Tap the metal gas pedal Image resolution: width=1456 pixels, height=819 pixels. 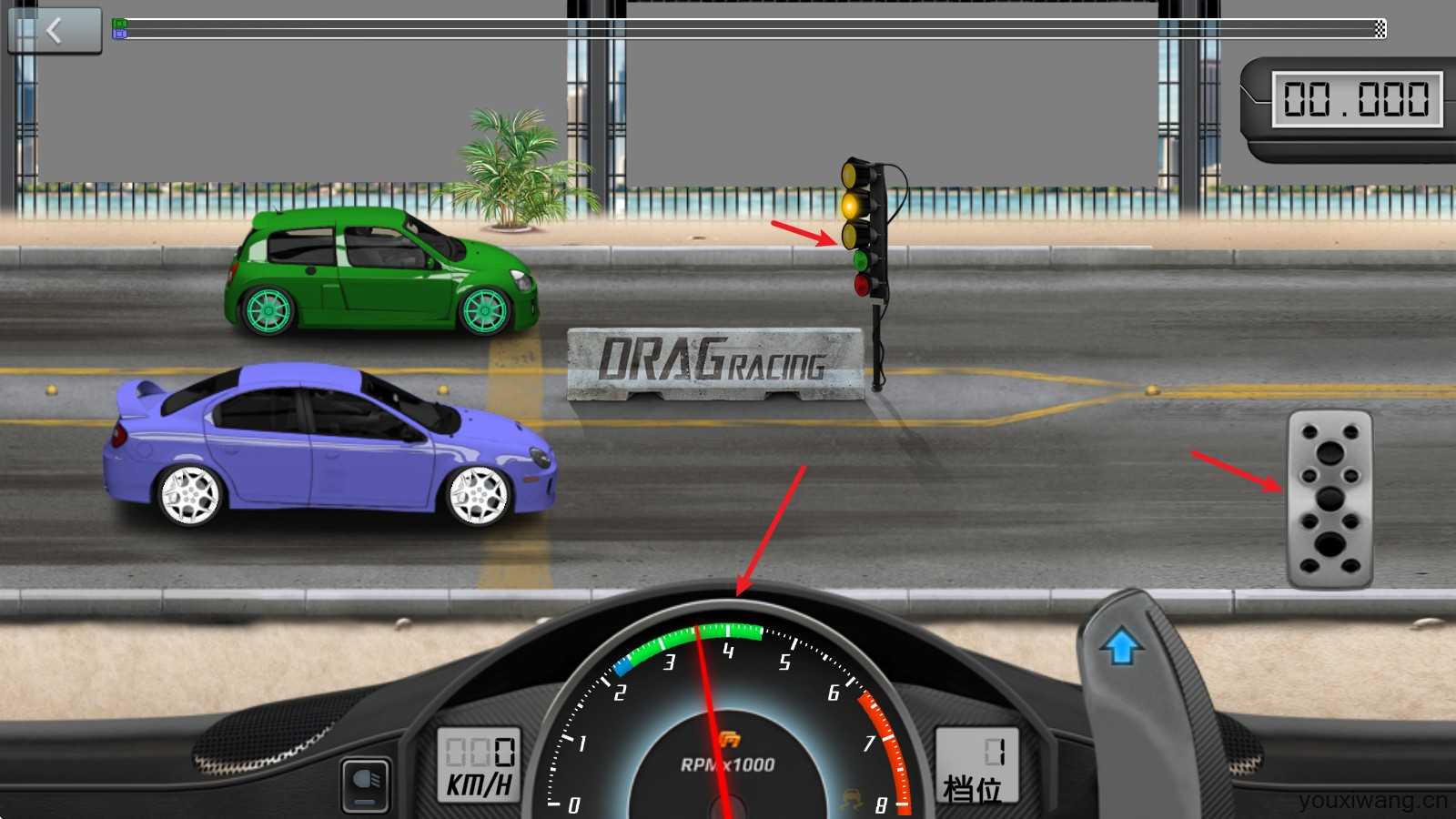tap(1330, 499)
